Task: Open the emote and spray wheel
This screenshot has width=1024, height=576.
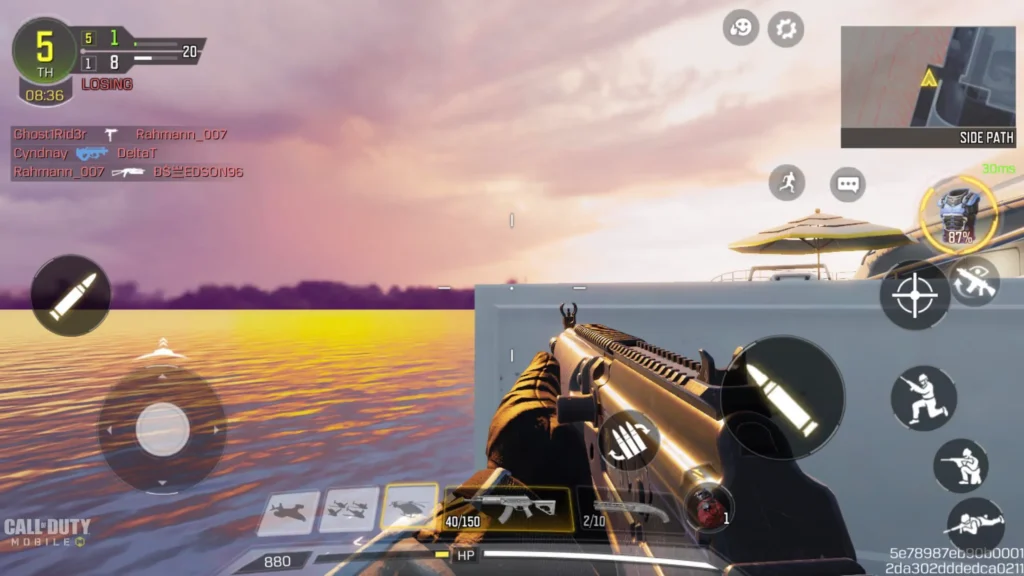Action: point(741,29)
